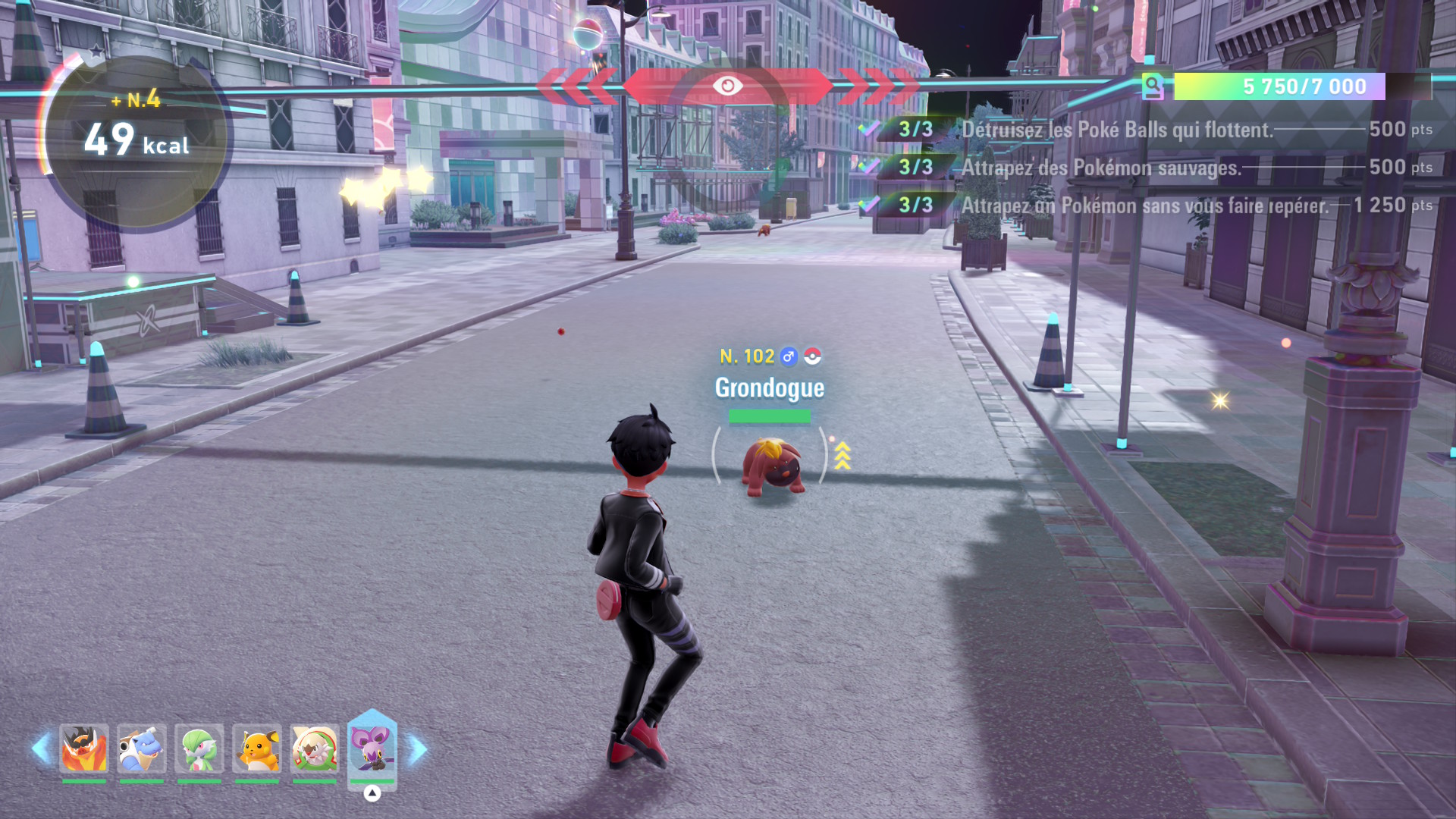Select the floating Poké Balls objective row

(x=1145, y=130)
